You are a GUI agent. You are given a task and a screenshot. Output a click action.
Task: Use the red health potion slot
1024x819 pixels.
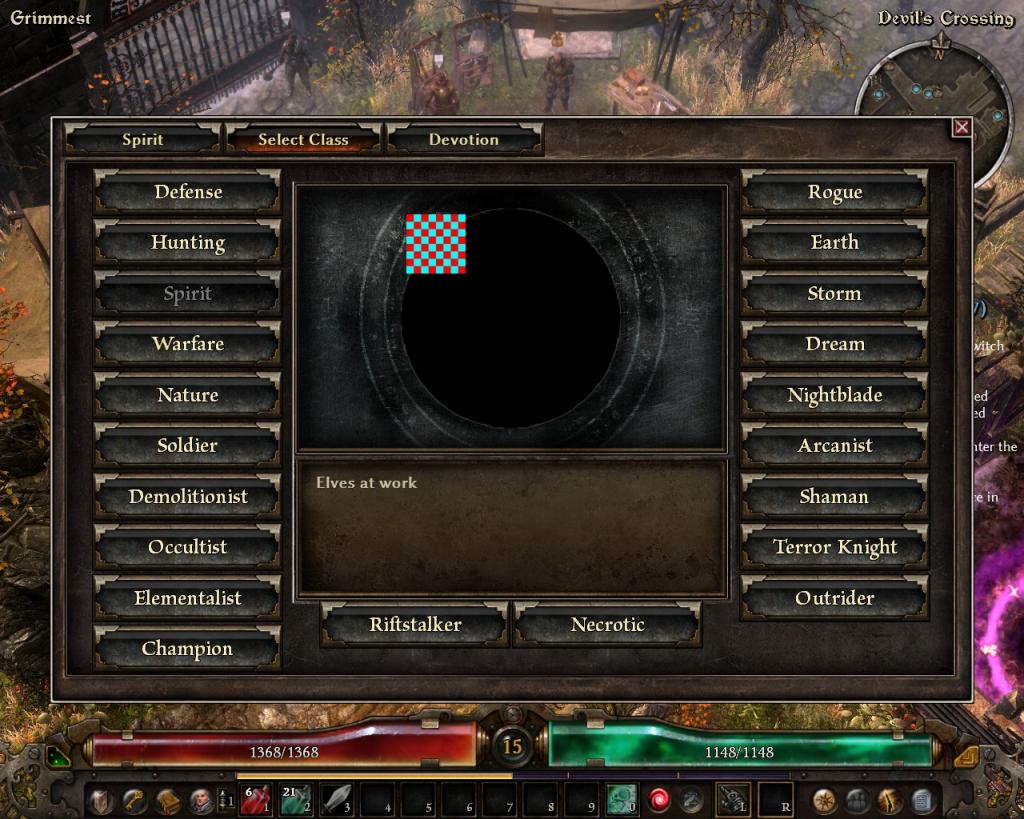259,799
